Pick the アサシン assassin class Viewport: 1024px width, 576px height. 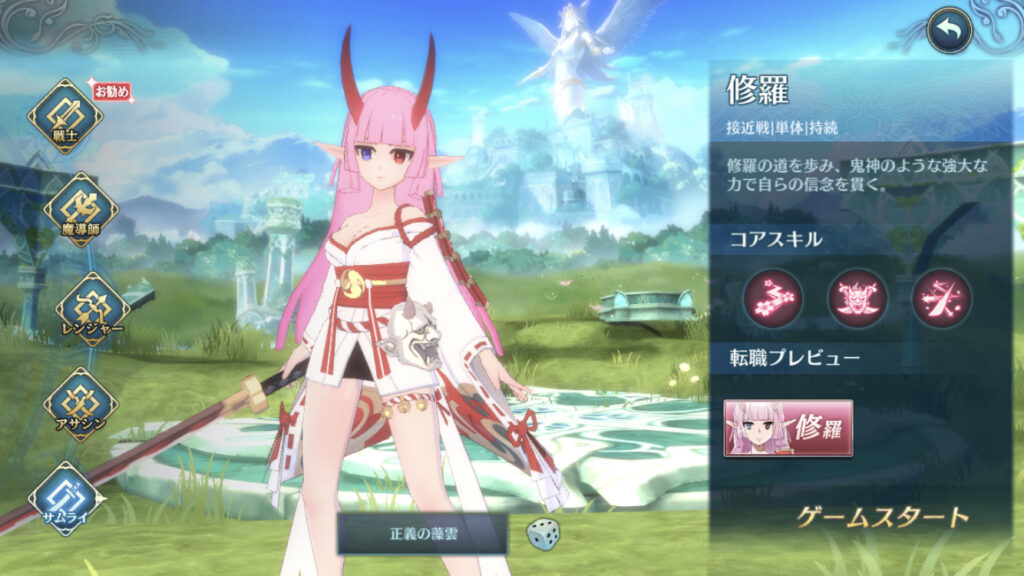79,403
